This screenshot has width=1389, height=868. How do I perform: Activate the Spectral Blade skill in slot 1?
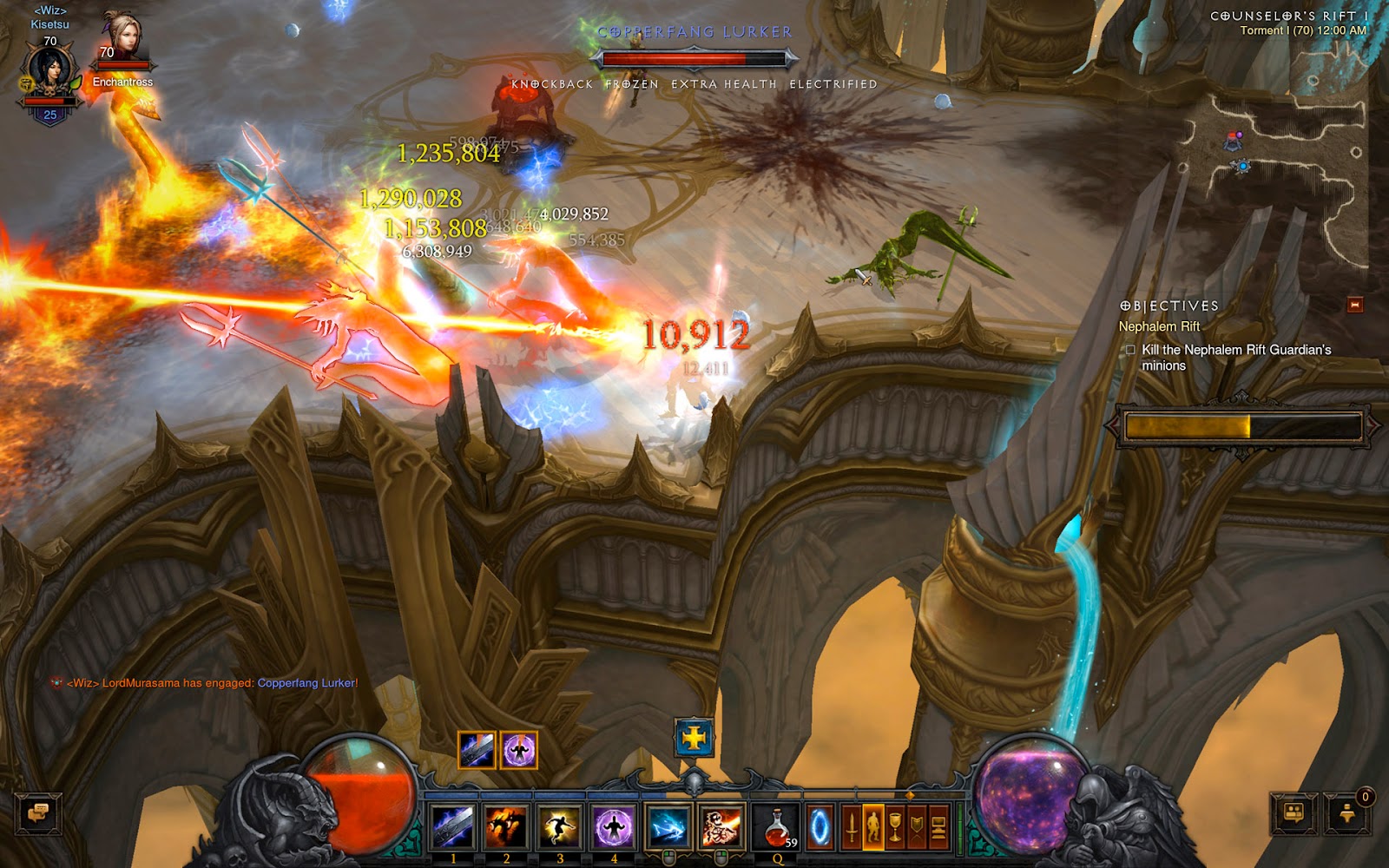tap(452, 825)
